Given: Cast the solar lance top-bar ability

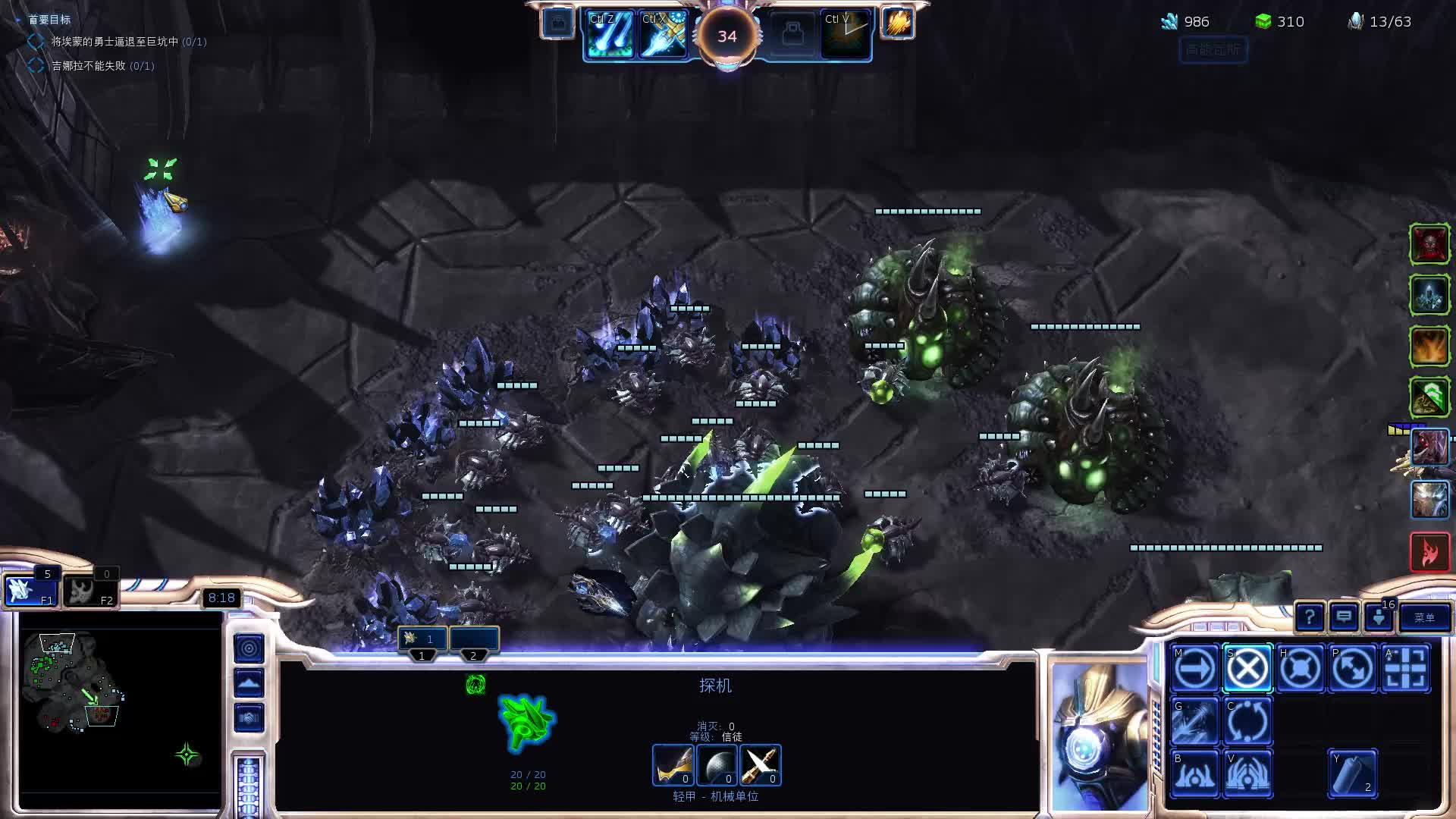Looking at the screenshot, I should coord(664,35).
